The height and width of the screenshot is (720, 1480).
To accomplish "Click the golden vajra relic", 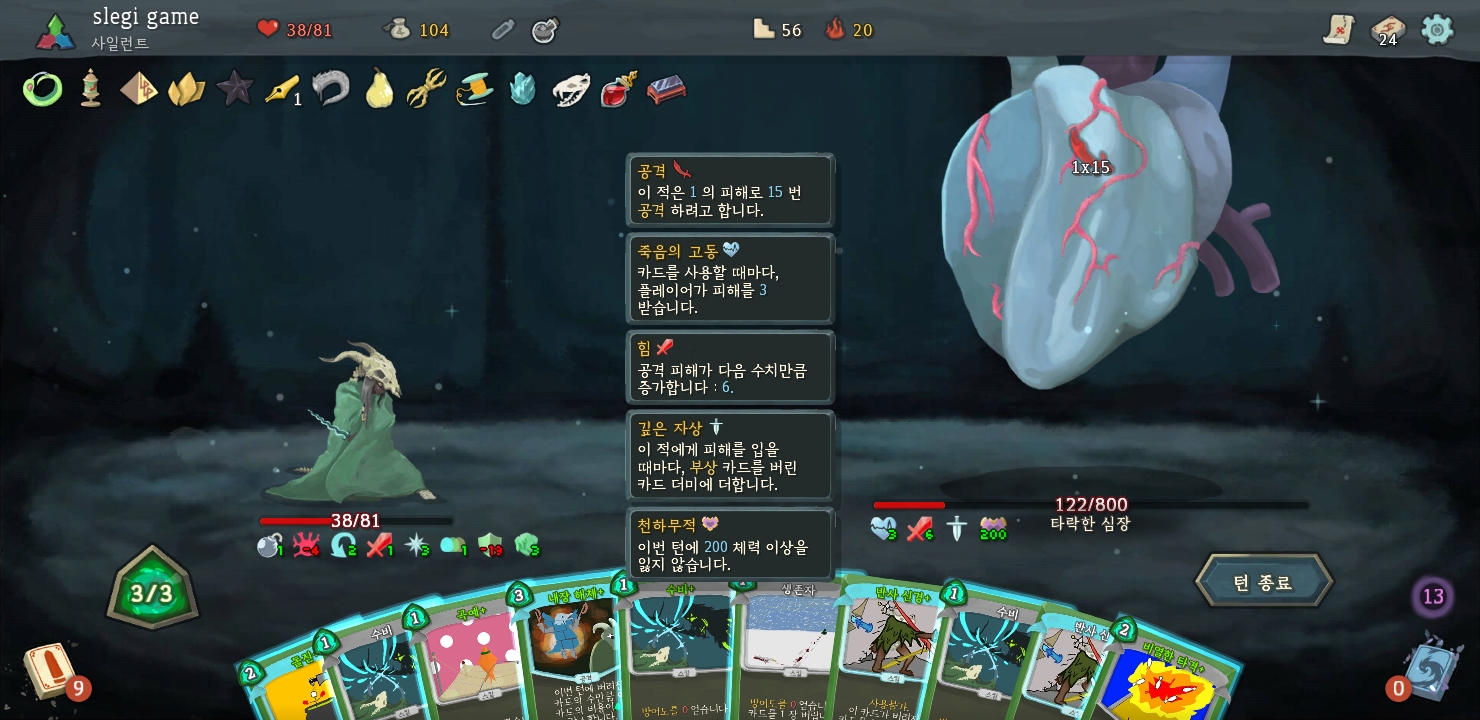I will pyautogui.click(x=426, y=89).
